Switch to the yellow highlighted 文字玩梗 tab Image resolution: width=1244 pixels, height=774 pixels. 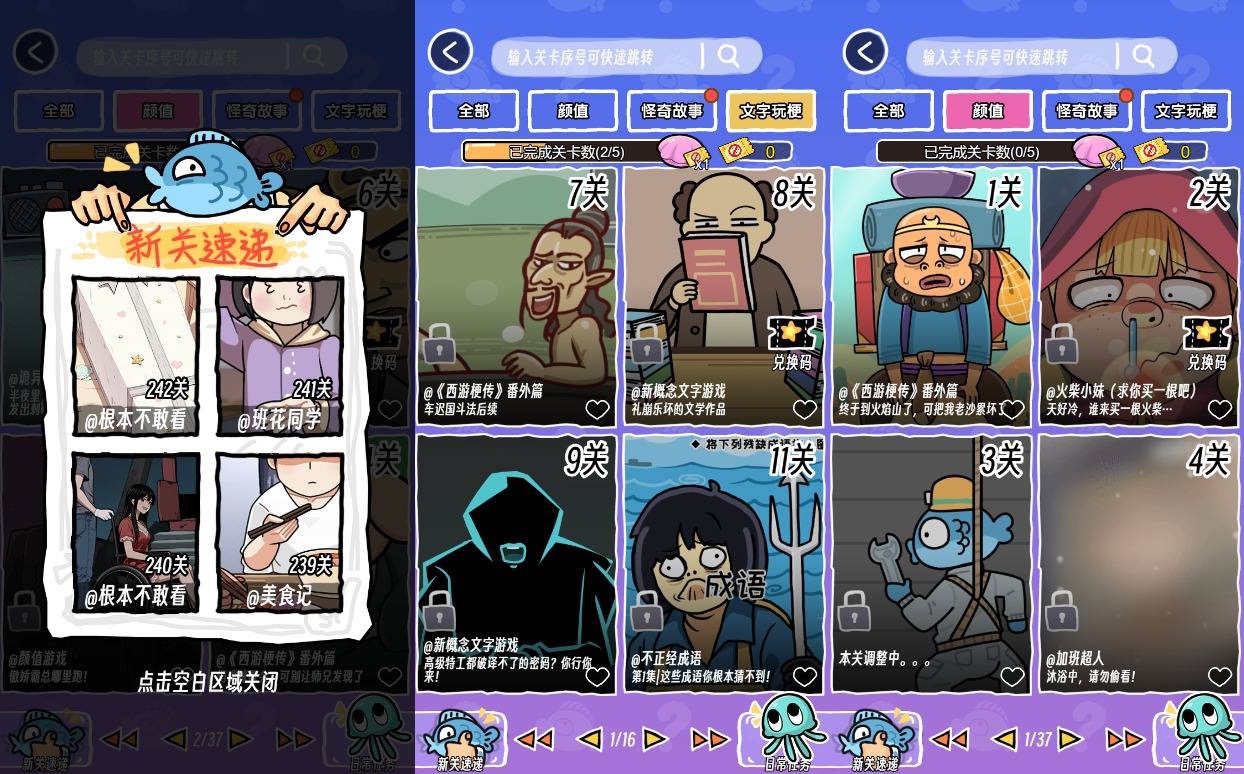pos(771,111)
